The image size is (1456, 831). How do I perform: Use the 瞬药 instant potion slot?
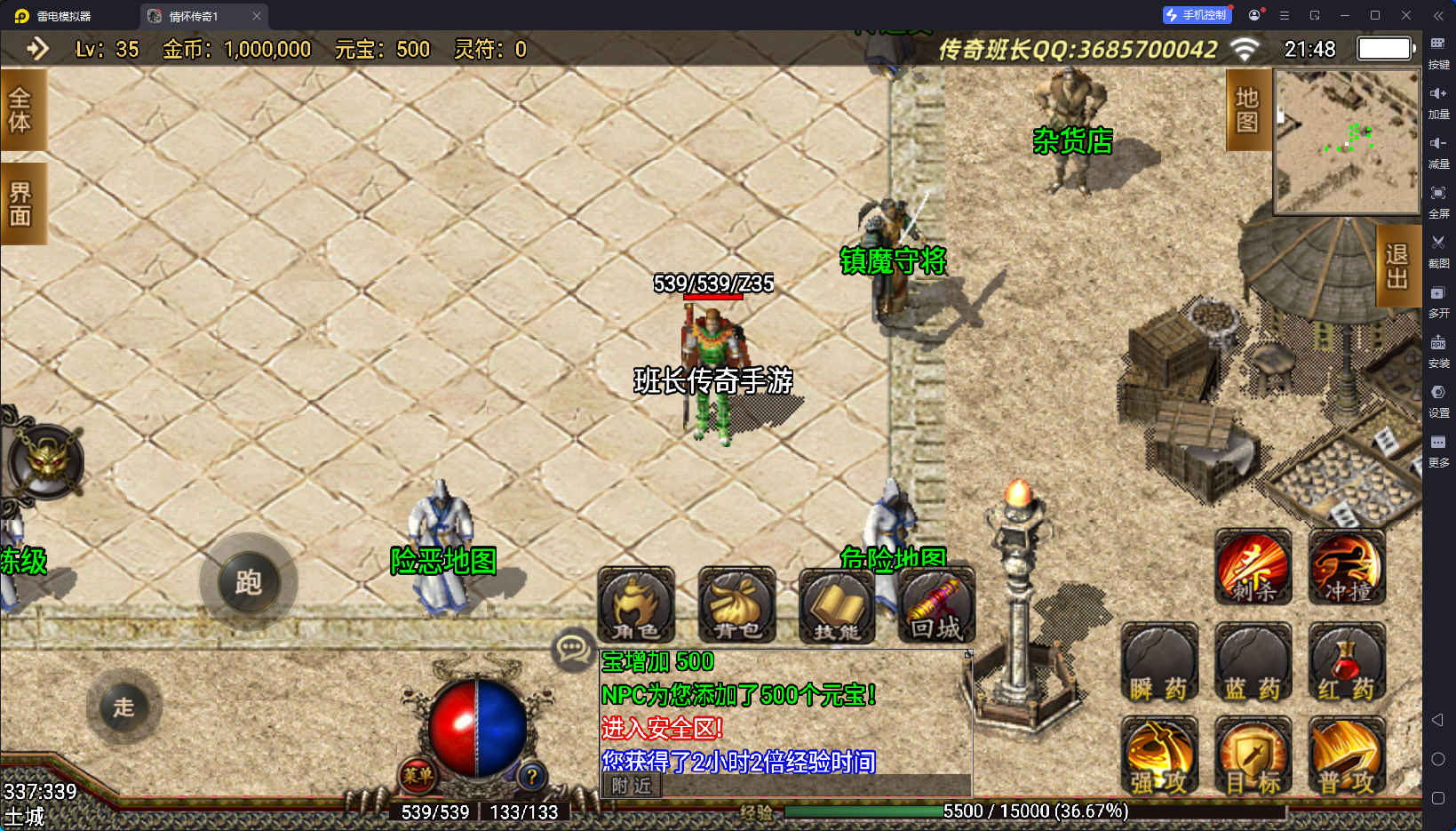tap(1159, 663)
